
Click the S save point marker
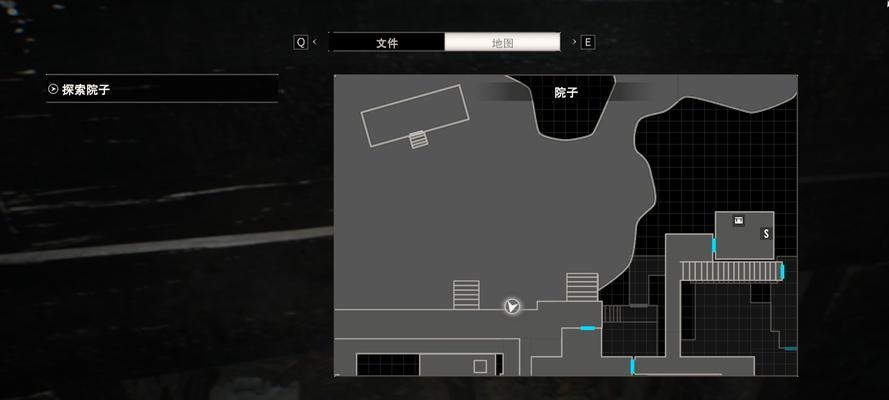[x=766, y=233]
